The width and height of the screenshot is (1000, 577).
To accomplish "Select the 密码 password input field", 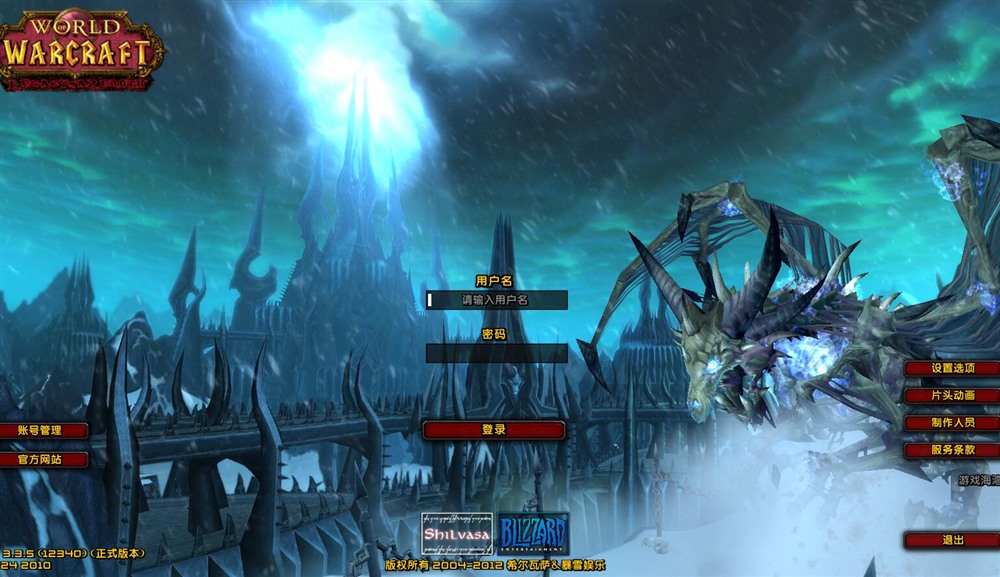I will pyautogui.click(x=496, y=353).
